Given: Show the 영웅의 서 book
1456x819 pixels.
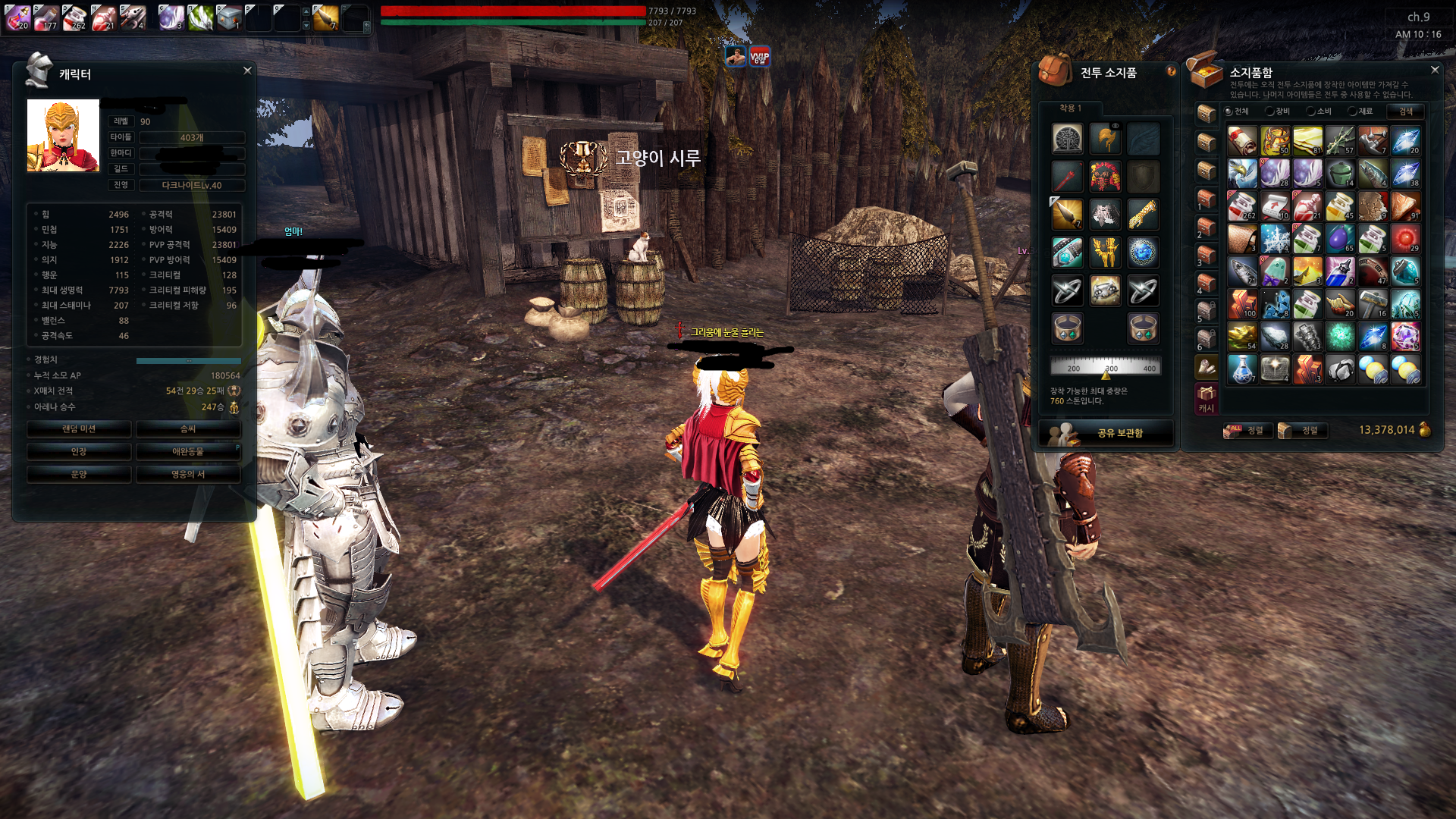Looking at the screenshot, I should (x=188, y=475).
